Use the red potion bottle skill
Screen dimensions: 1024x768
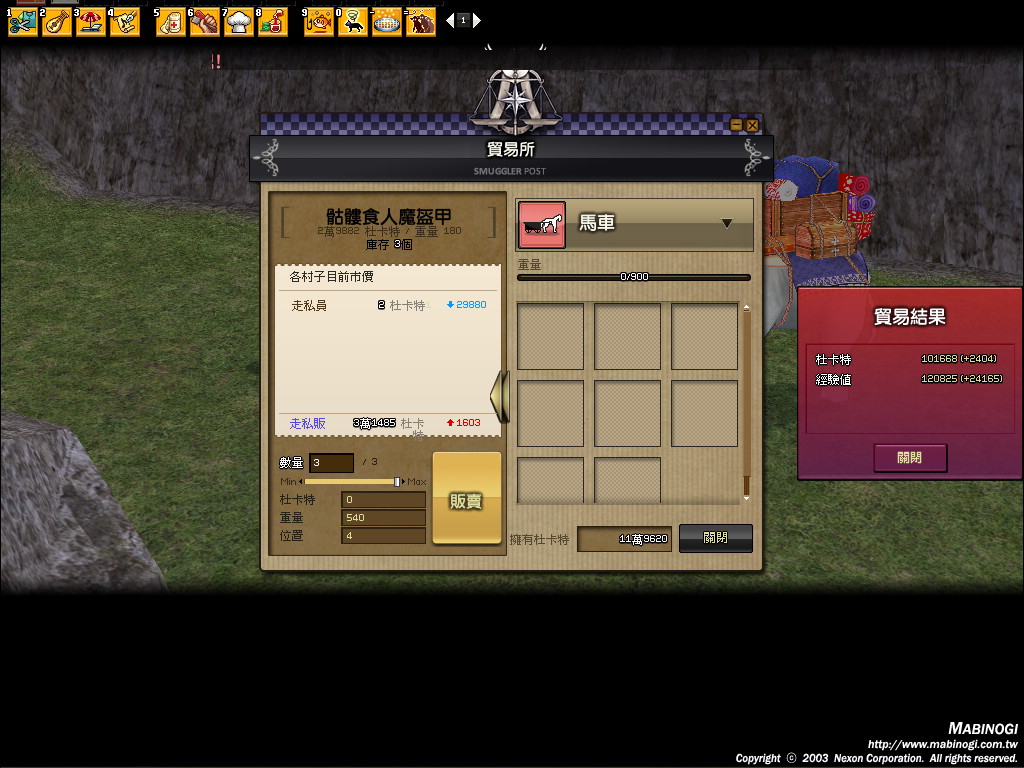coord(272,21)
